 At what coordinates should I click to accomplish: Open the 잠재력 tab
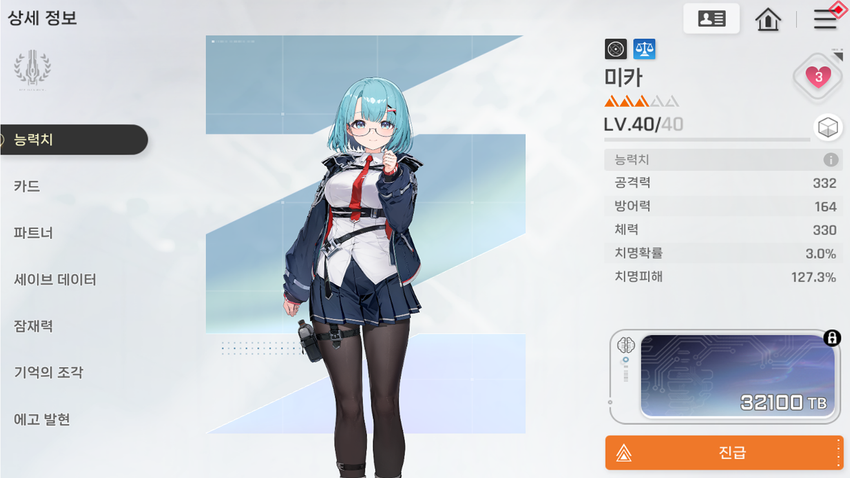pyautogui.click(x=34, y=326)
